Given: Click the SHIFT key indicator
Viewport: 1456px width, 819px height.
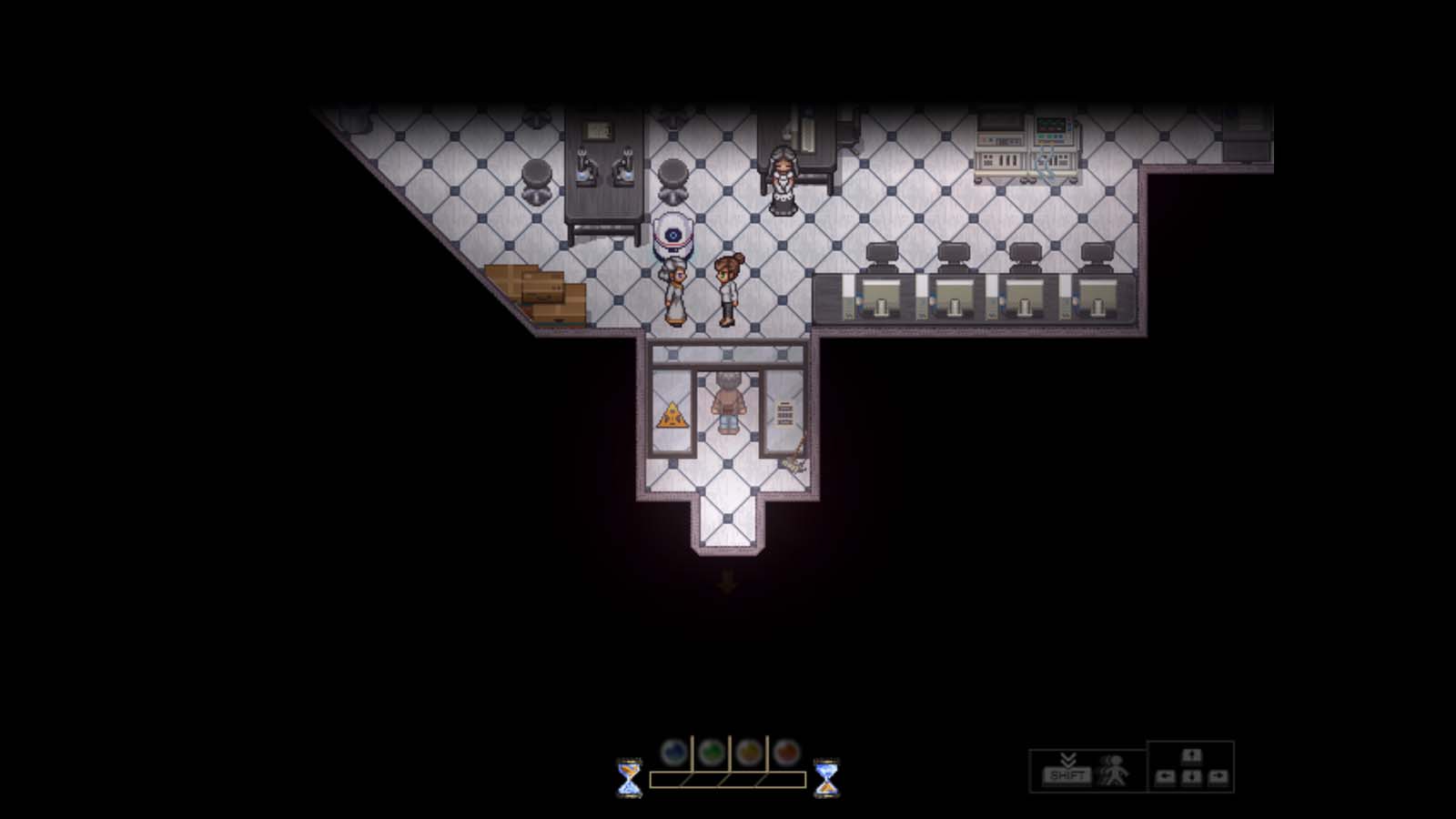Looking at the screenshot, I should coord(1069,775).
